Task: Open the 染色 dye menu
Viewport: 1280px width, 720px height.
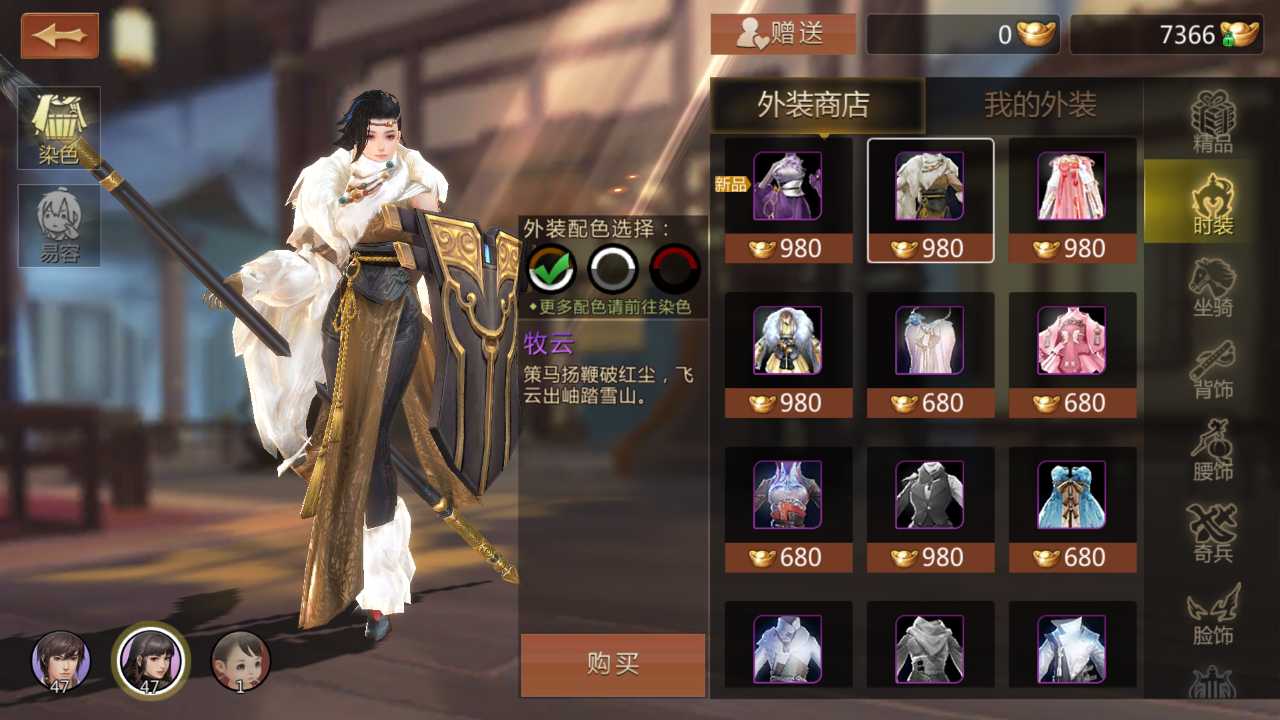Action: click(59, 127)
